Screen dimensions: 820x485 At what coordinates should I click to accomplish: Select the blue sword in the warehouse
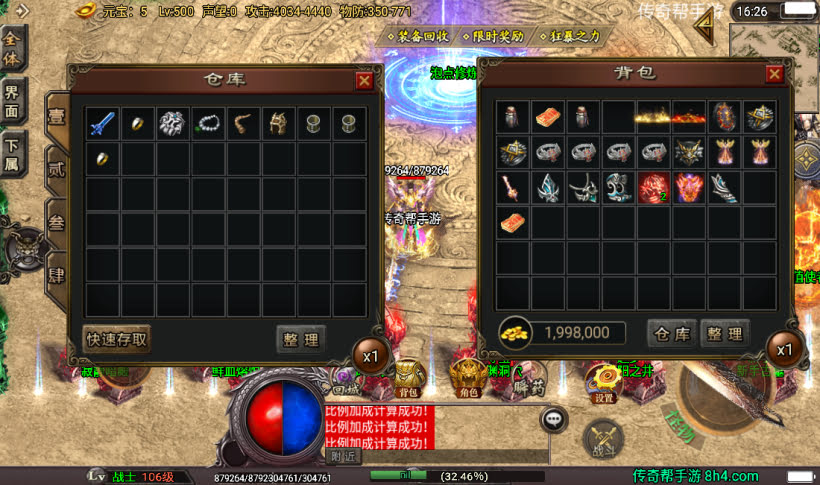click(102, 124)
